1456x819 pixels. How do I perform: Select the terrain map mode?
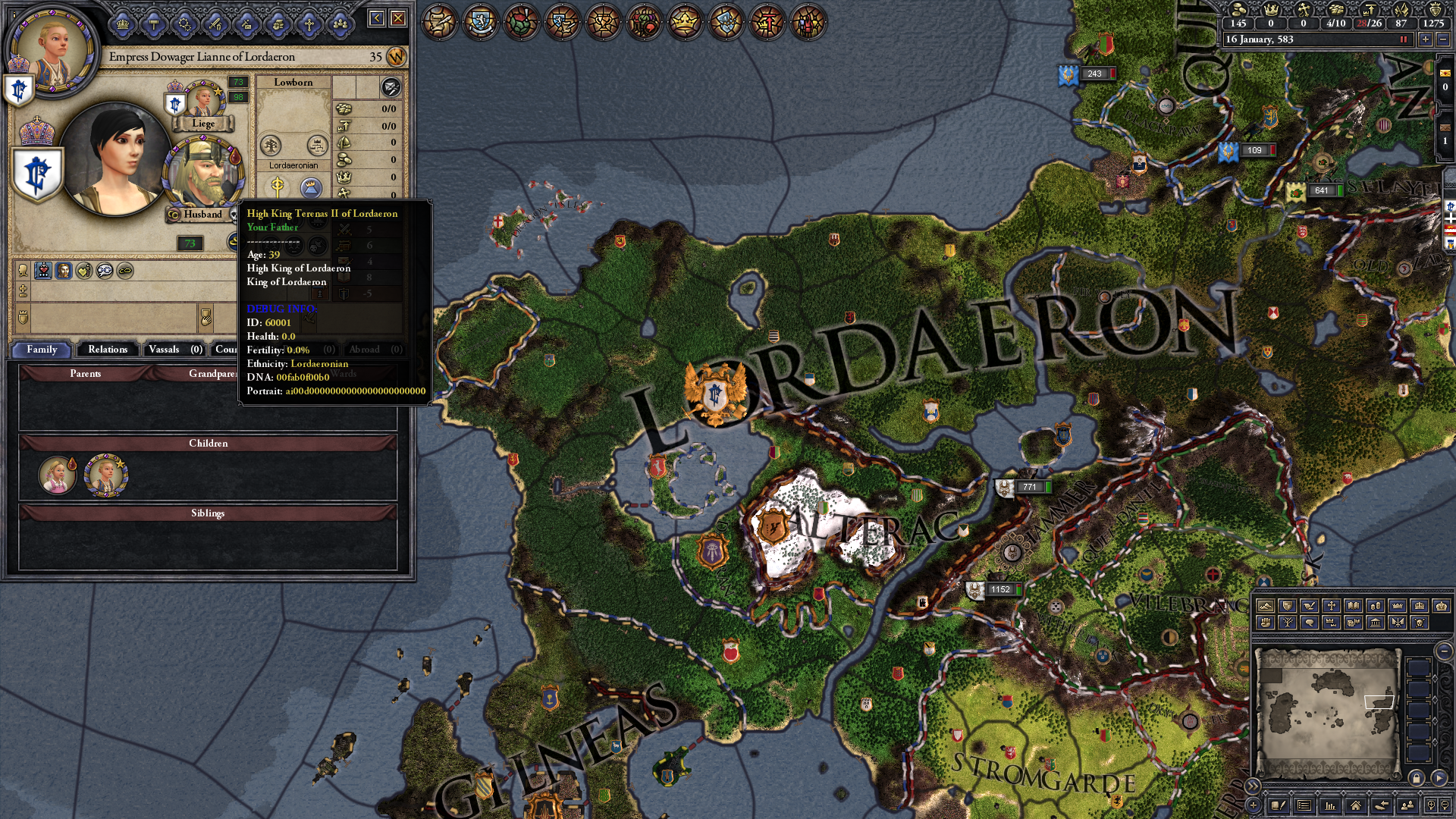click(1266, 606)
